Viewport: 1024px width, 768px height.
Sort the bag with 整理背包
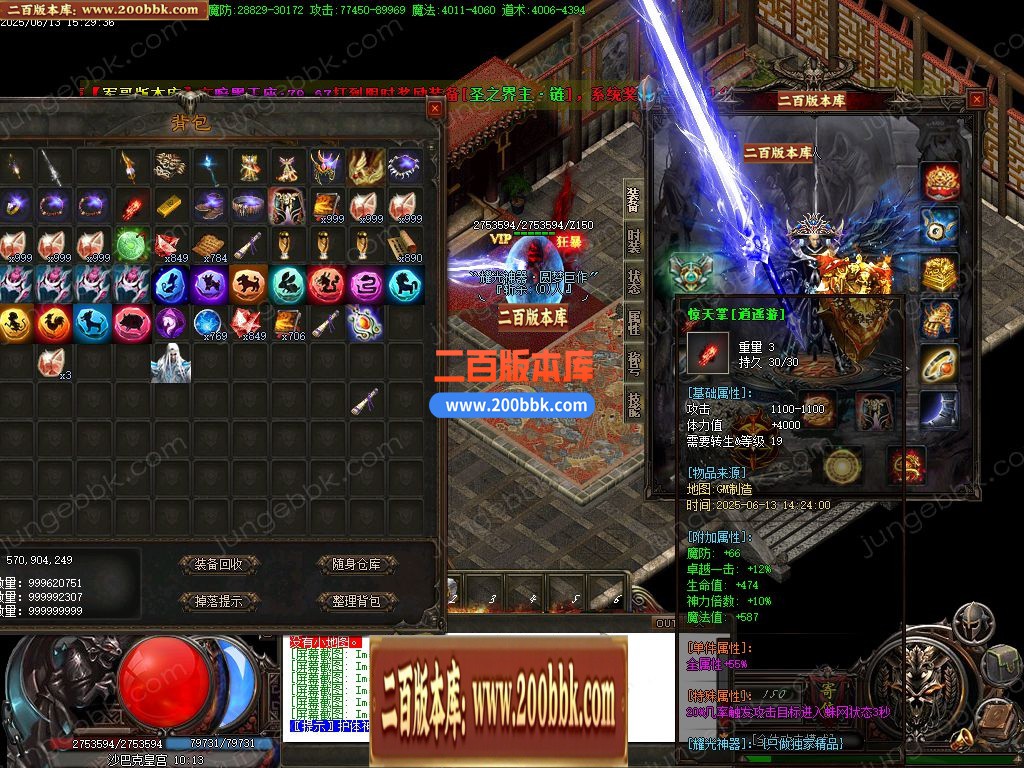[x=357, y=601]
